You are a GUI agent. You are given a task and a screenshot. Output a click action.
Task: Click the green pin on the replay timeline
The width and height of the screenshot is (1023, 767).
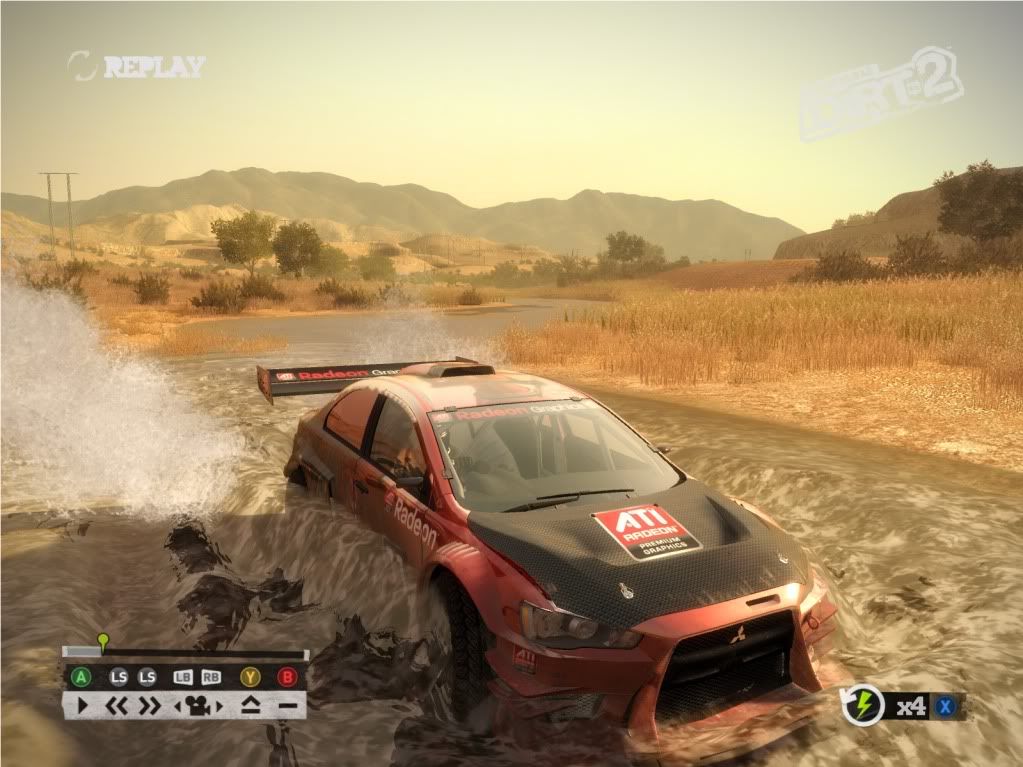pyautogui.click(x=102, y=641)
